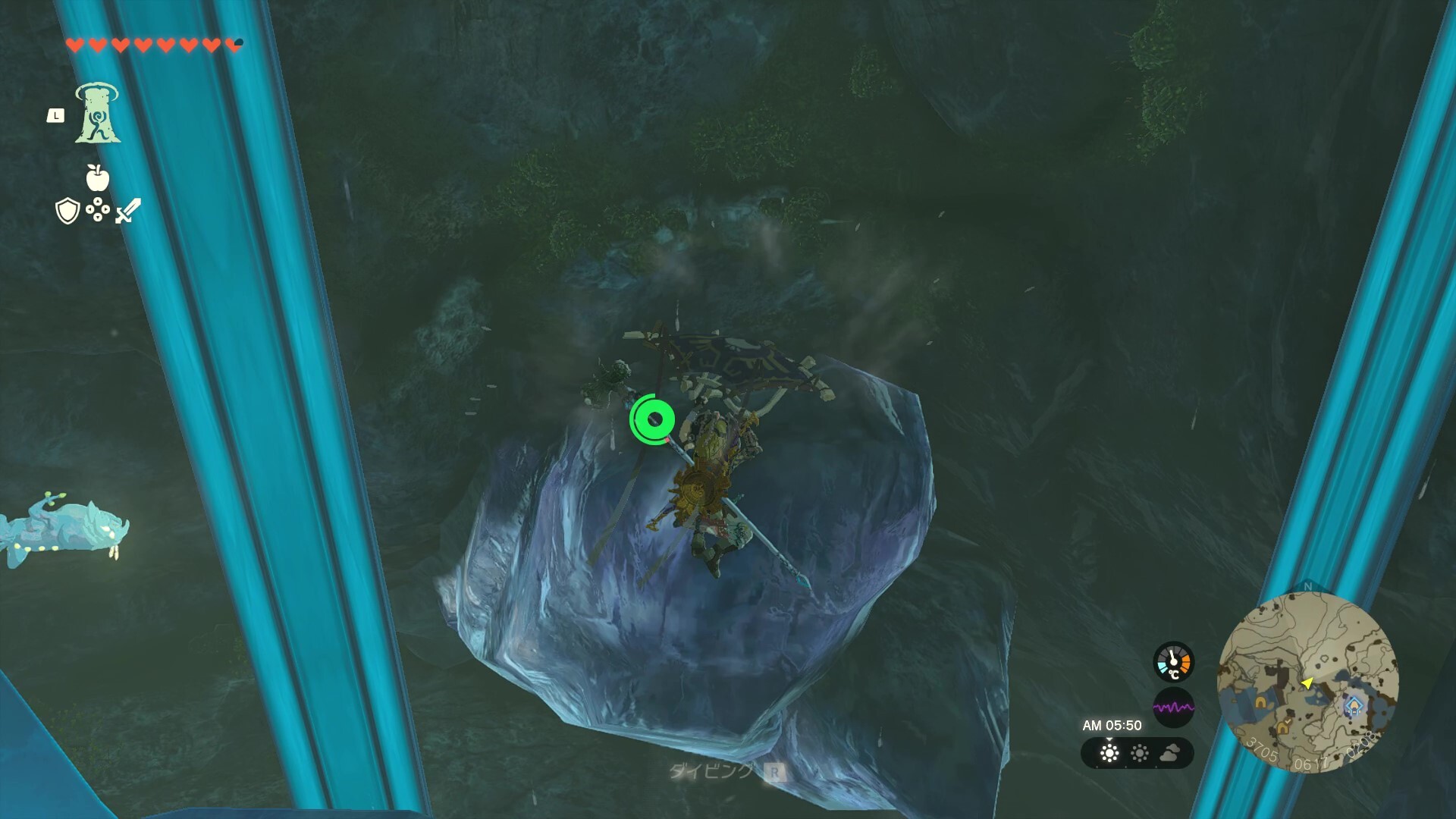Click the L button prompt by the ability
This screenshot has height=819, width=1456.
point(55,115)
